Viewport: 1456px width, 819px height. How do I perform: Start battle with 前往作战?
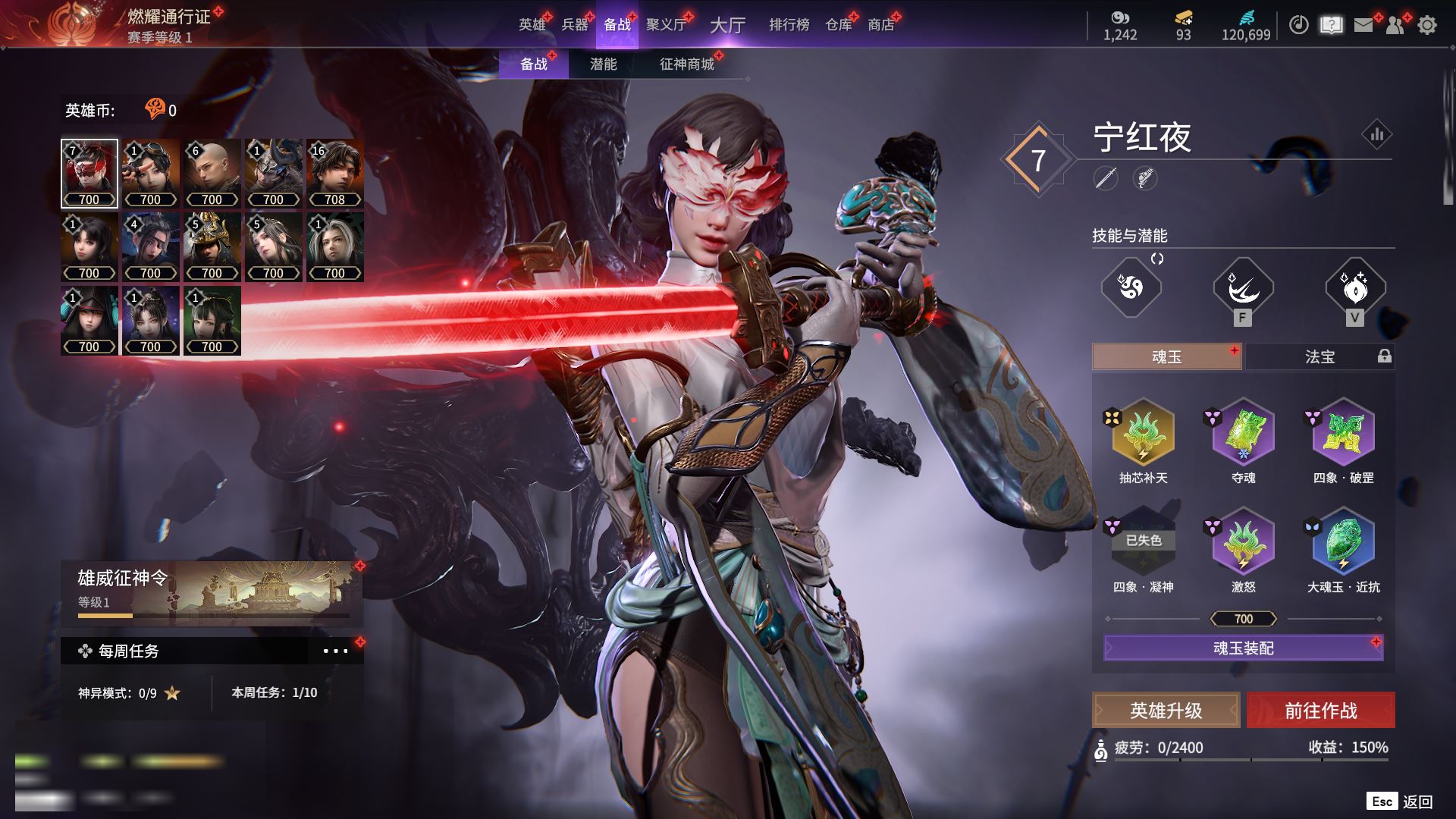[1320, 711]
